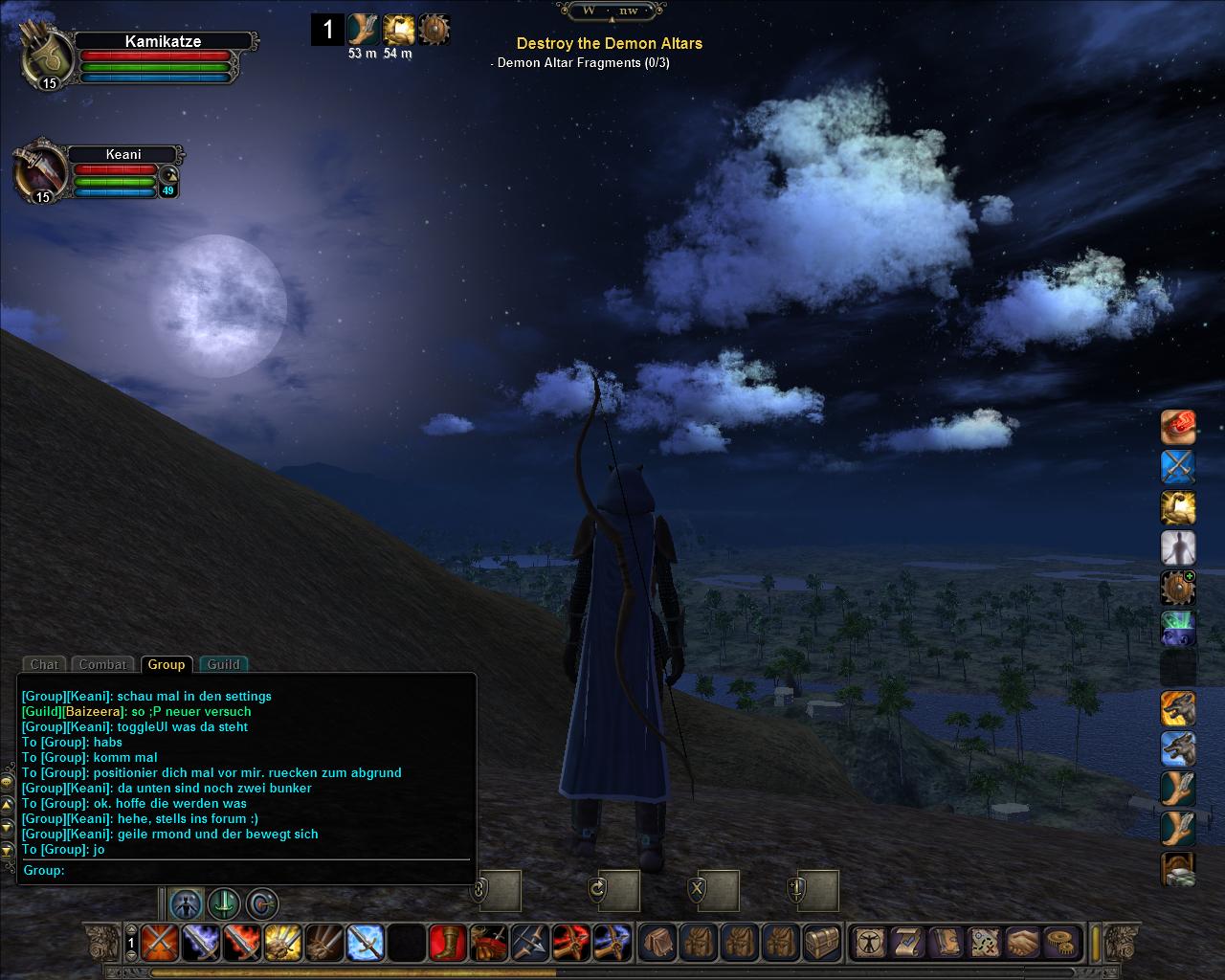Target group member Keani's portrait
This screenshot has height=980, width=1225.
click(x=40, y=173)
